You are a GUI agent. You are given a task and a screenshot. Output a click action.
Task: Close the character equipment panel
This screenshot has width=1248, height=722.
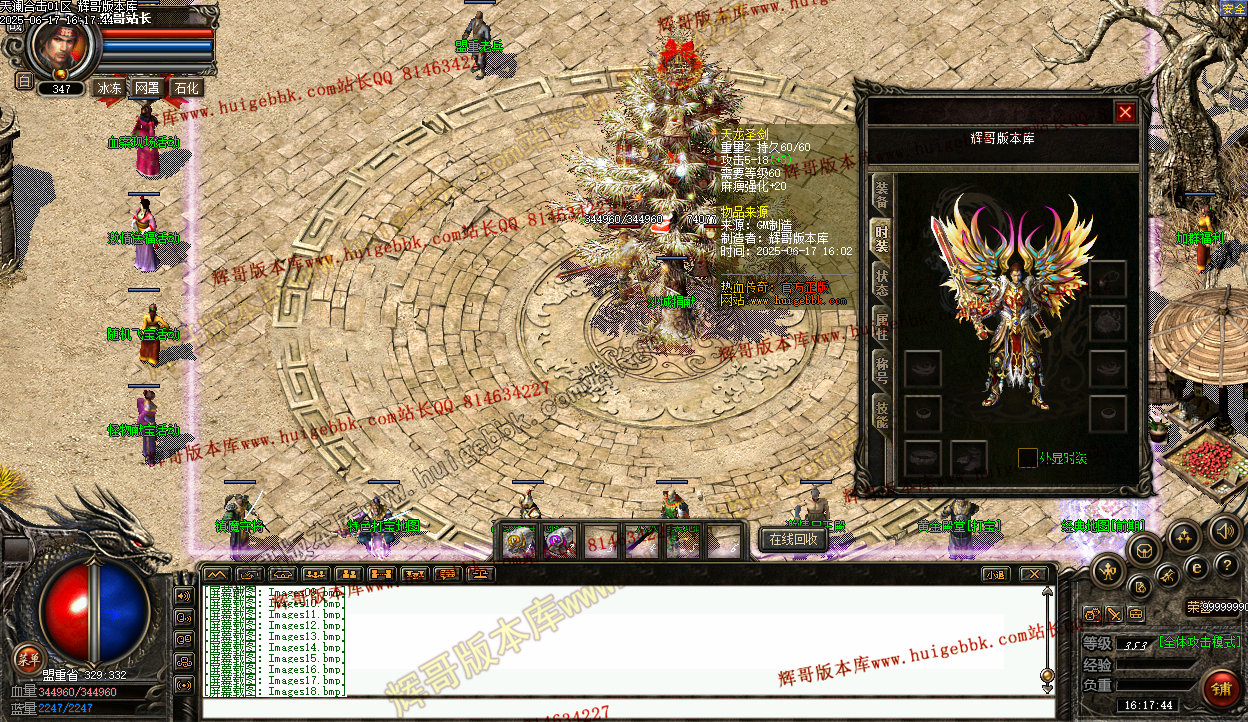pos(1125,112)
